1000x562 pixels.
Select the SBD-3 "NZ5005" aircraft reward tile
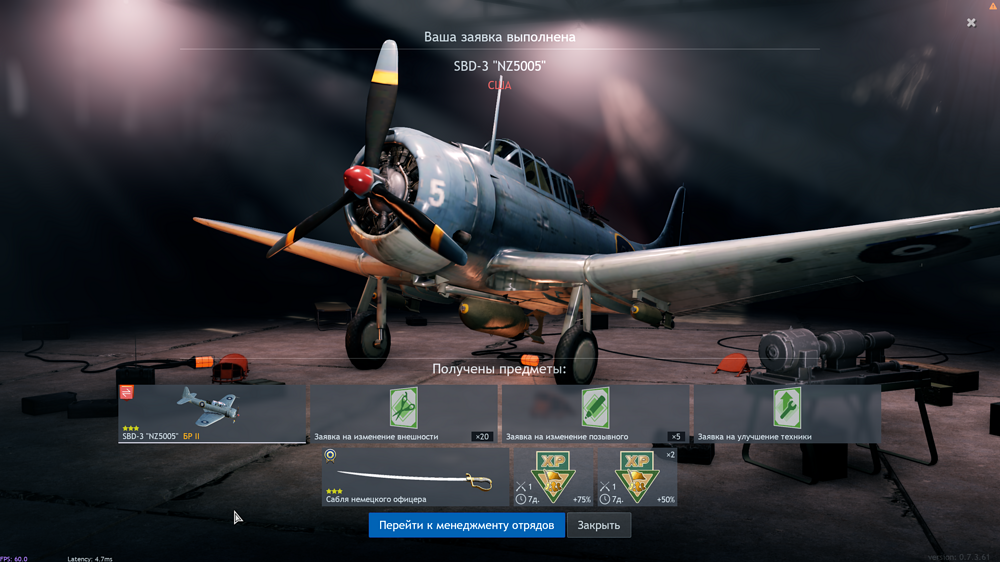coord(212,413)
